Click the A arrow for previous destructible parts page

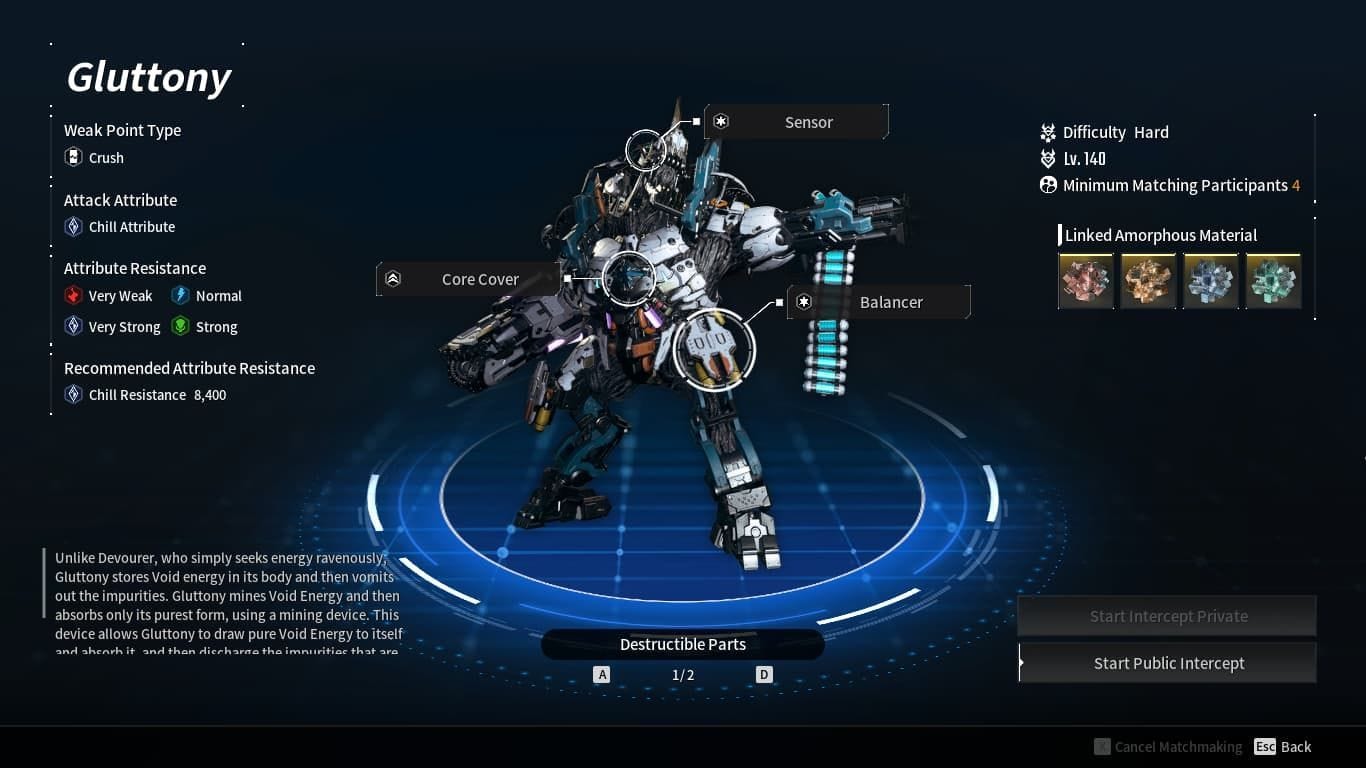coord(602,674)
